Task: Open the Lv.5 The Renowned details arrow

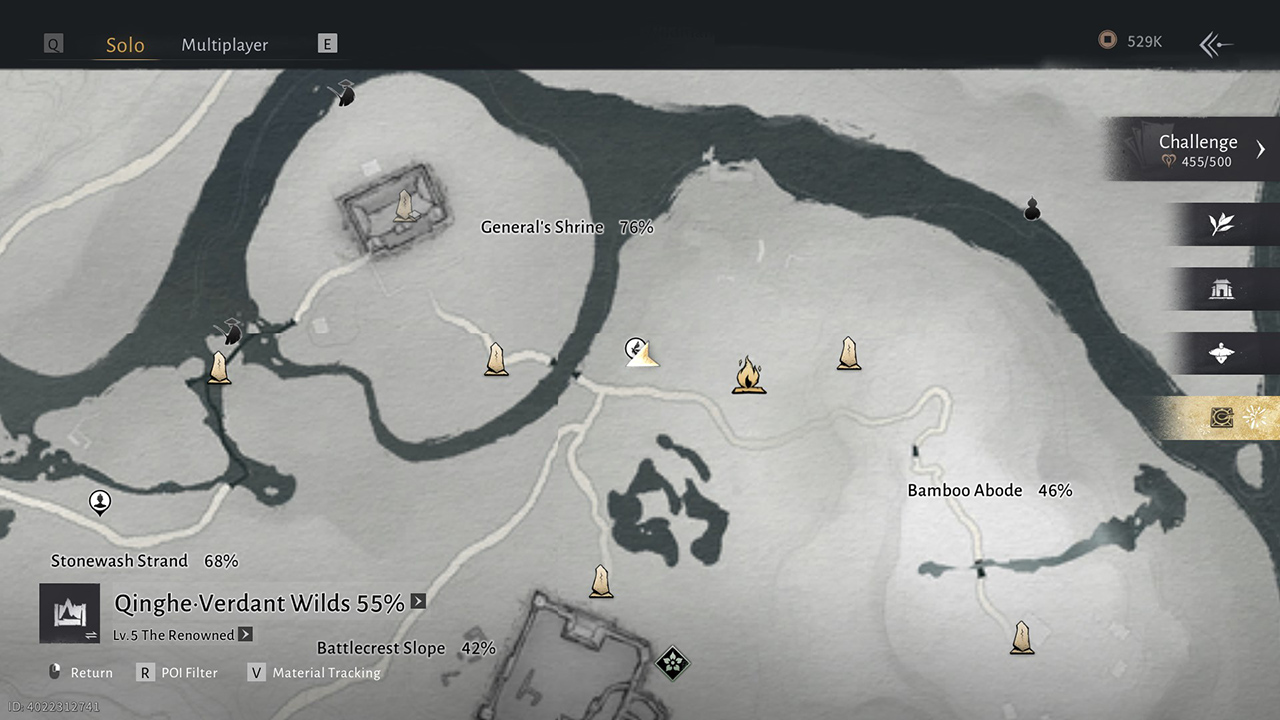Action: point(246,635)
